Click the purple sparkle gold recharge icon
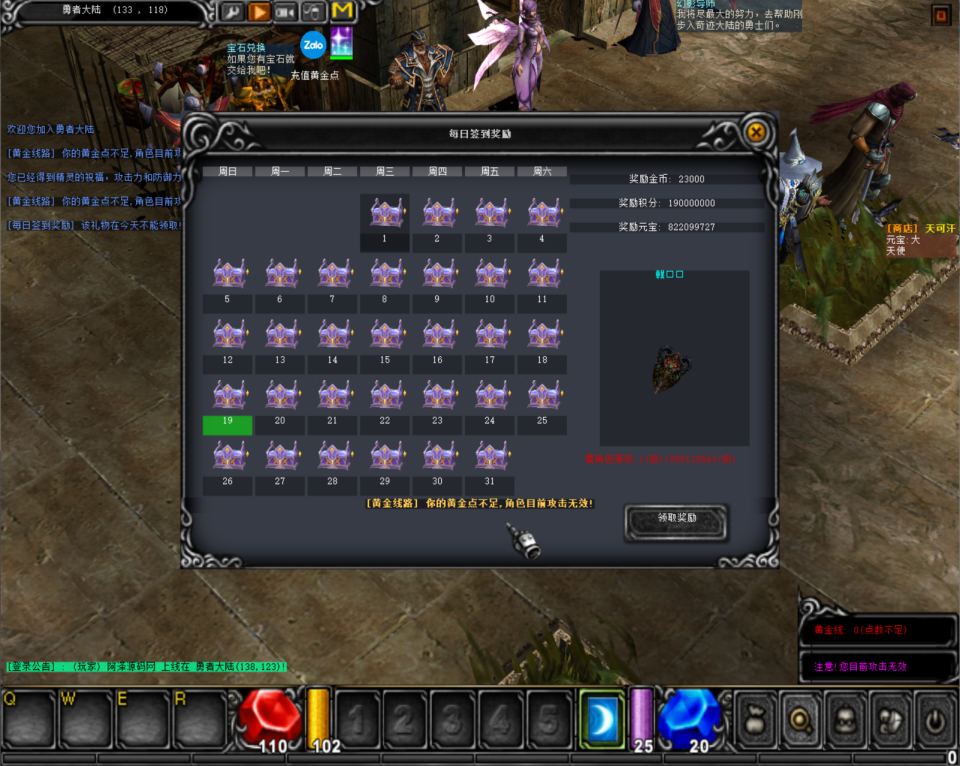 (342, 44)
